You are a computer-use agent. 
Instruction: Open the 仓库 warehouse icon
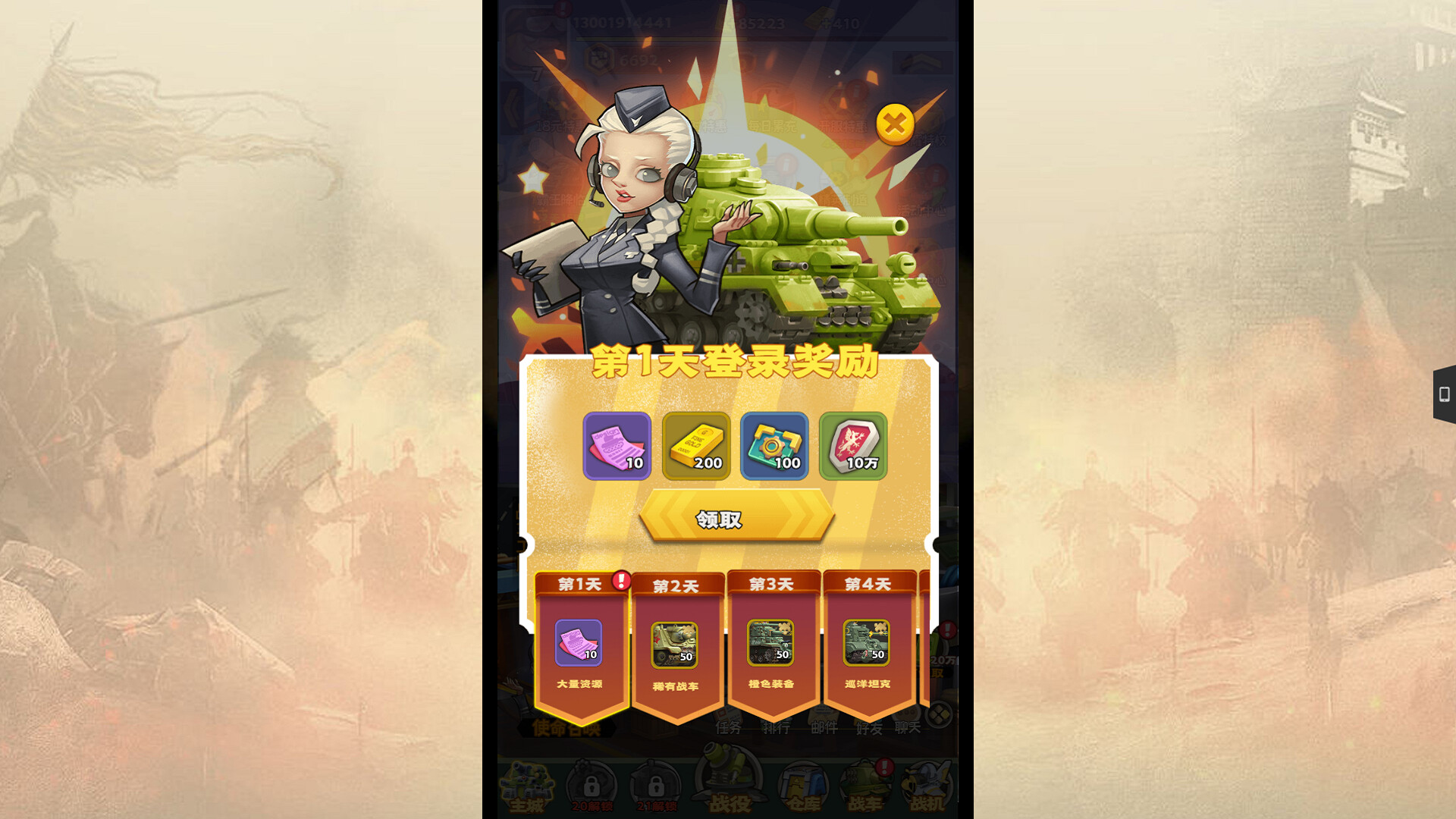[804, 783]
